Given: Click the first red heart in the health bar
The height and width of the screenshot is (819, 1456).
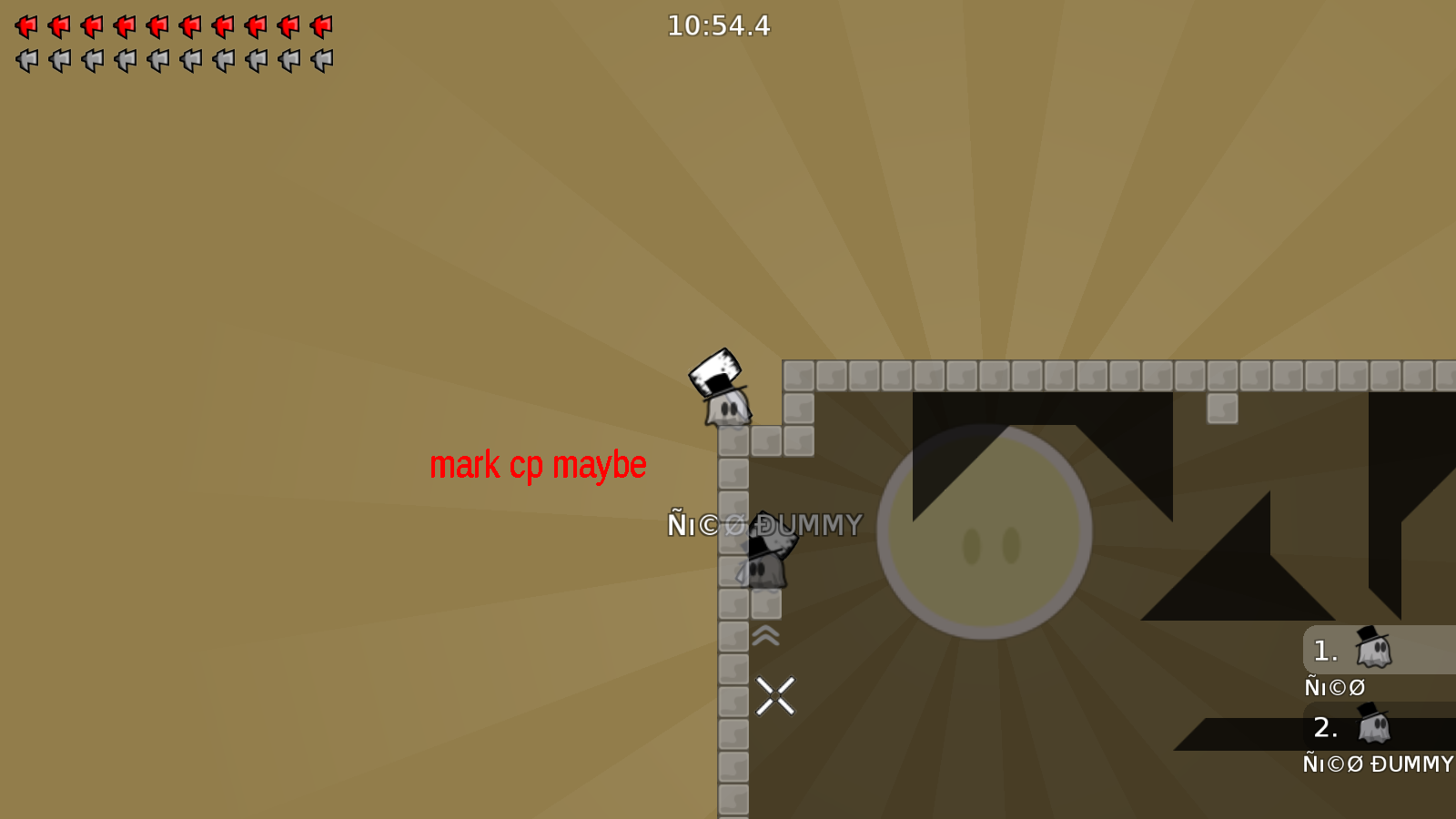Looking at the screenshot, I should [x=25, y=26].
